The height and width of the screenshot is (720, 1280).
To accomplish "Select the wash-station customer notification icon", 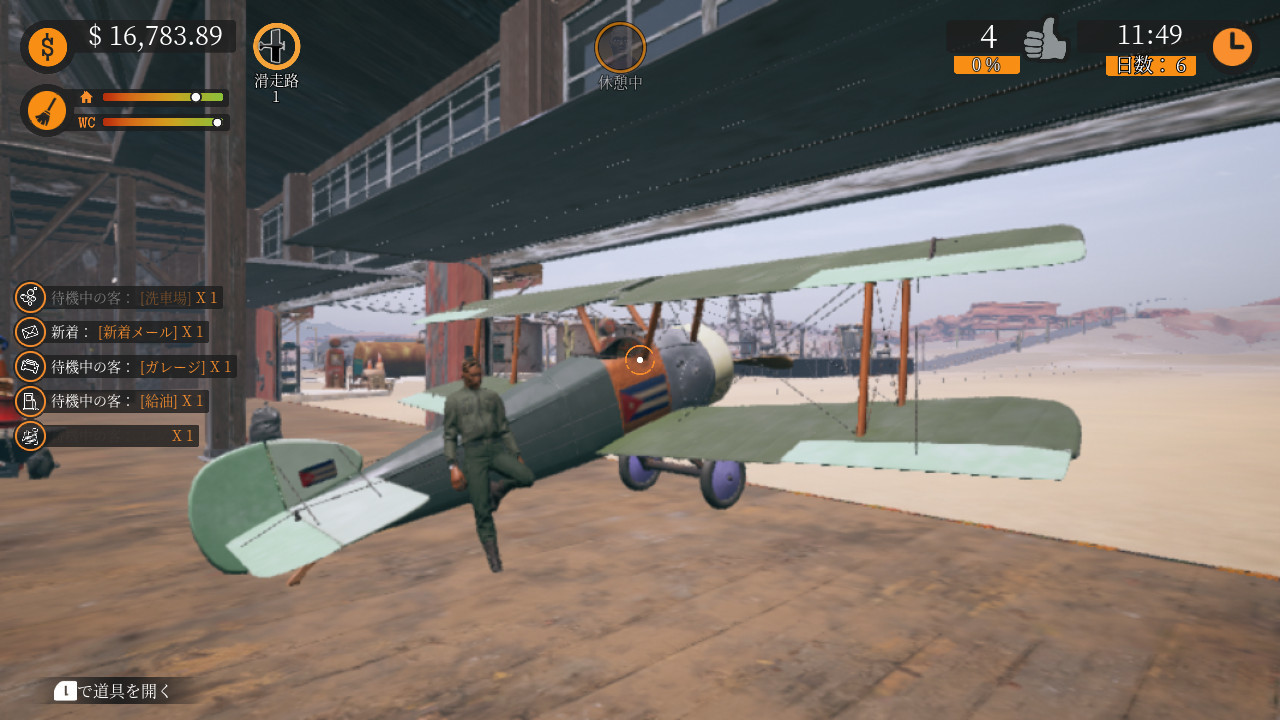I will [29, 297].
